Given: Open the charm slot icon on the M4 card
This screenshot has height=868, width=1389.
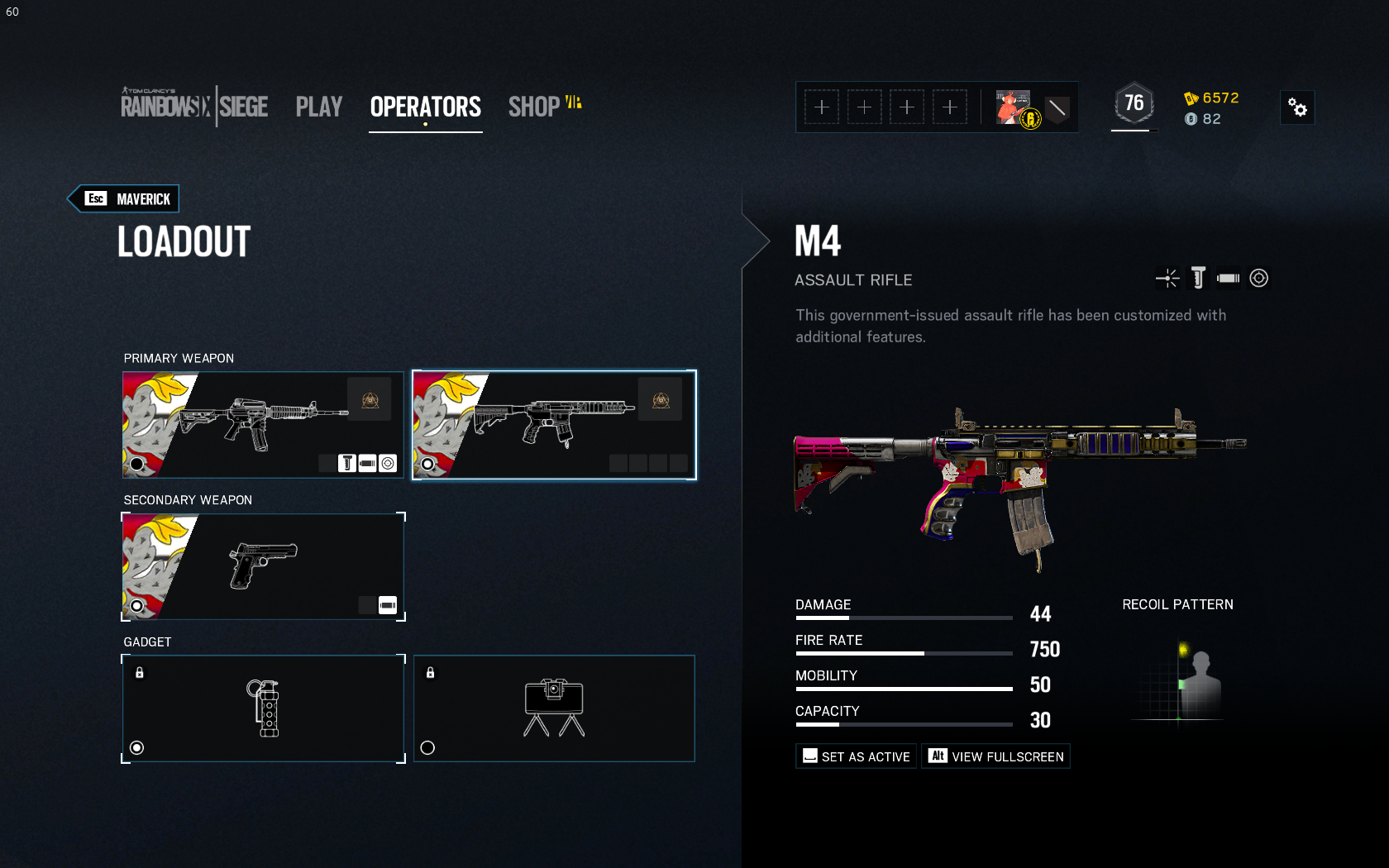Looking at the screenshot, I should (x=660, y=398).
